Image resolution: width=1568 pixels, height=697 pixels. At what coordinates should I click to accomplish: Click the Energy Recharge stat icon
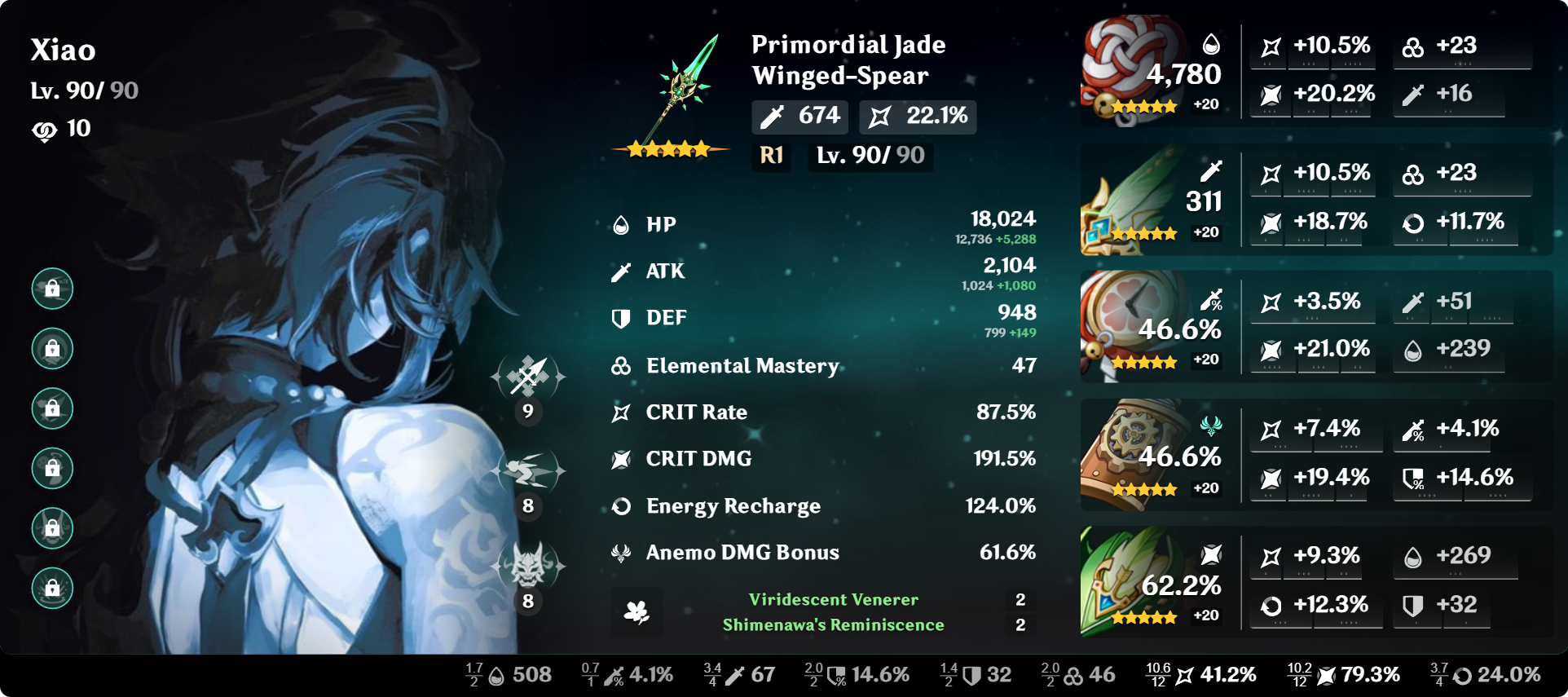click(620, 506)
